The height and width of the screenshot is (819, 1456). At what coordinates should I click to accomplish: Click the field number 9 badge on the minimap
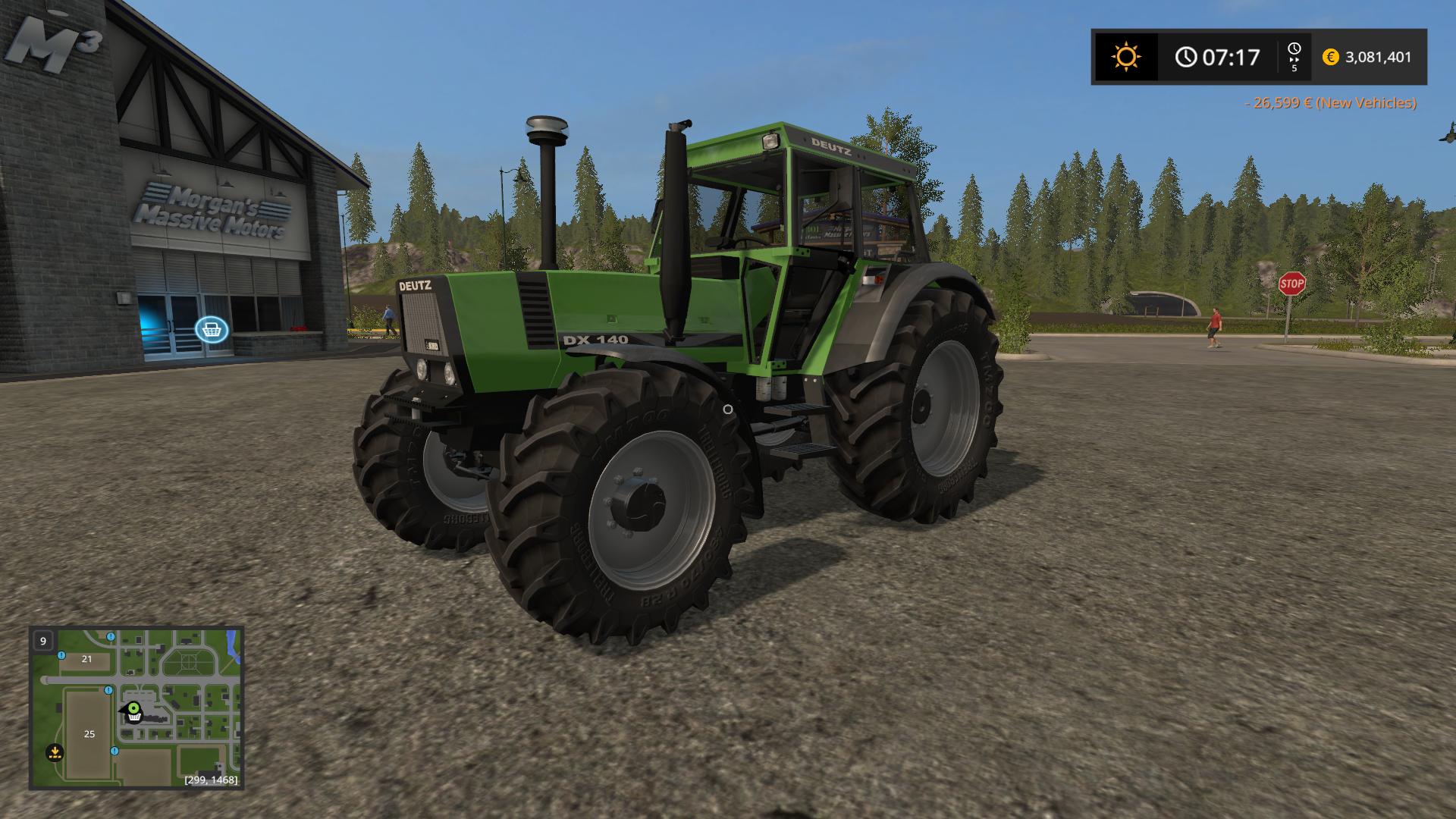[x=42, y=641]
